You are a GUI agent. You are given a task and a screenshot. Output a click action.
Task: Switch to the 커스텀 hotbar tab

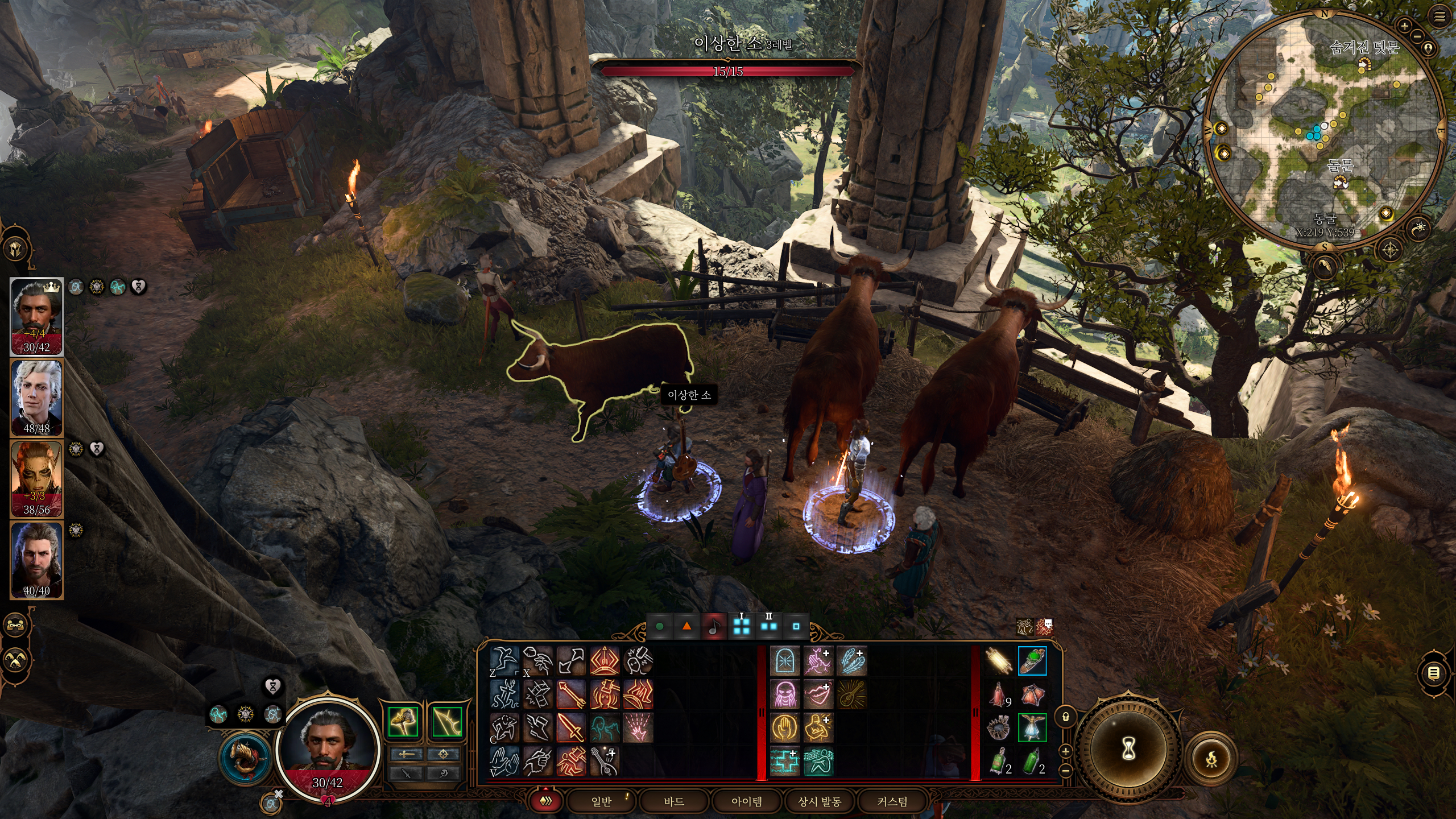(892, 801)
